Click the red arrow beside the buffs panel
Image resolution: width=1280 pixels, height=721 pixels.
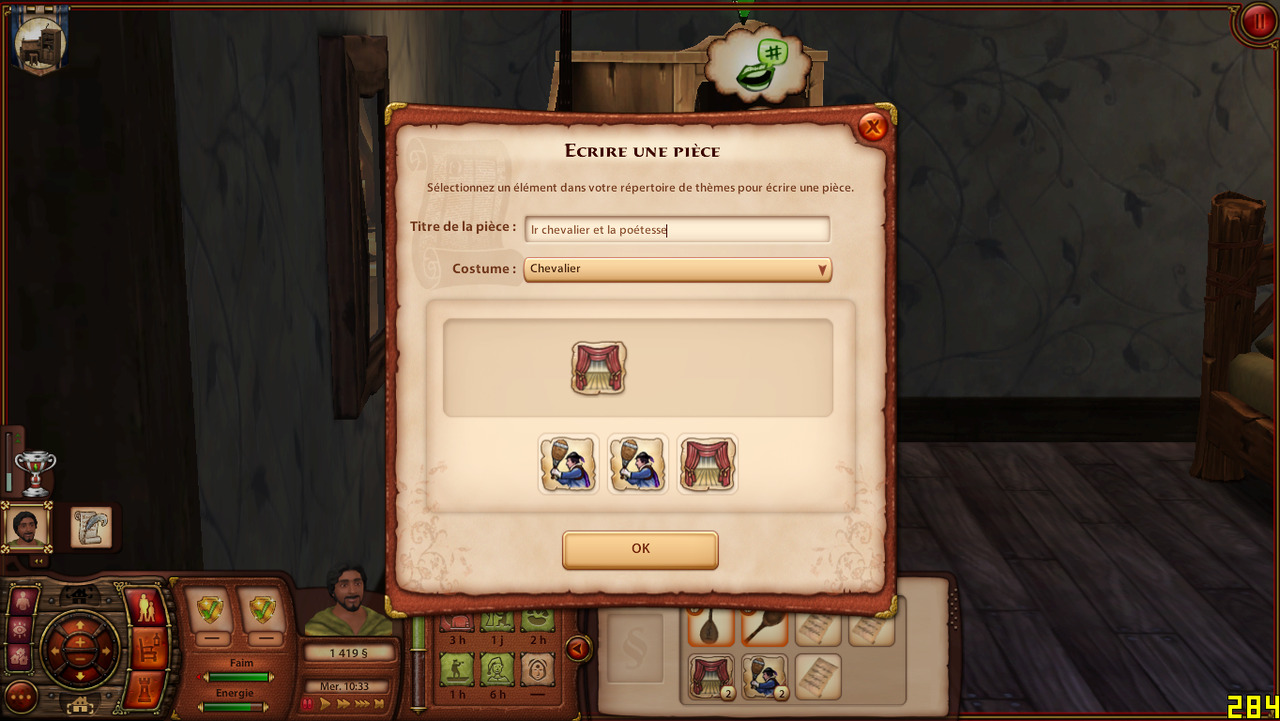click(577, 649)
